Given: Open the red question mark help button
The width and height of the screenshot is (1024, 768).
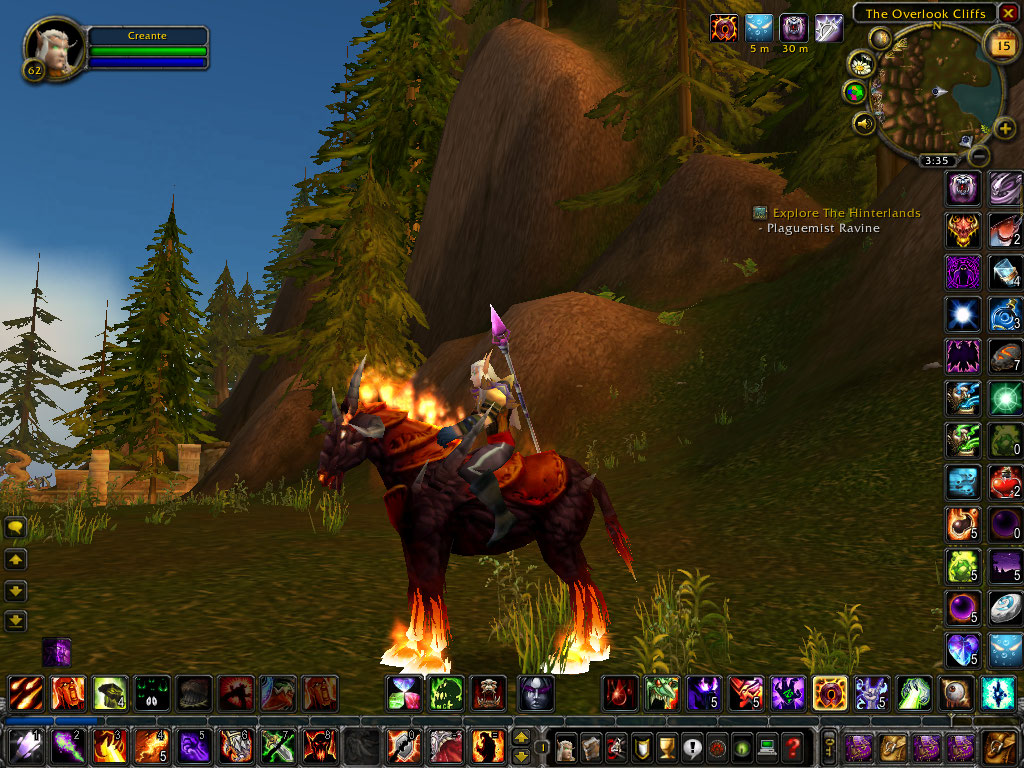Looking at the screenshot, I should coord(792,746).
